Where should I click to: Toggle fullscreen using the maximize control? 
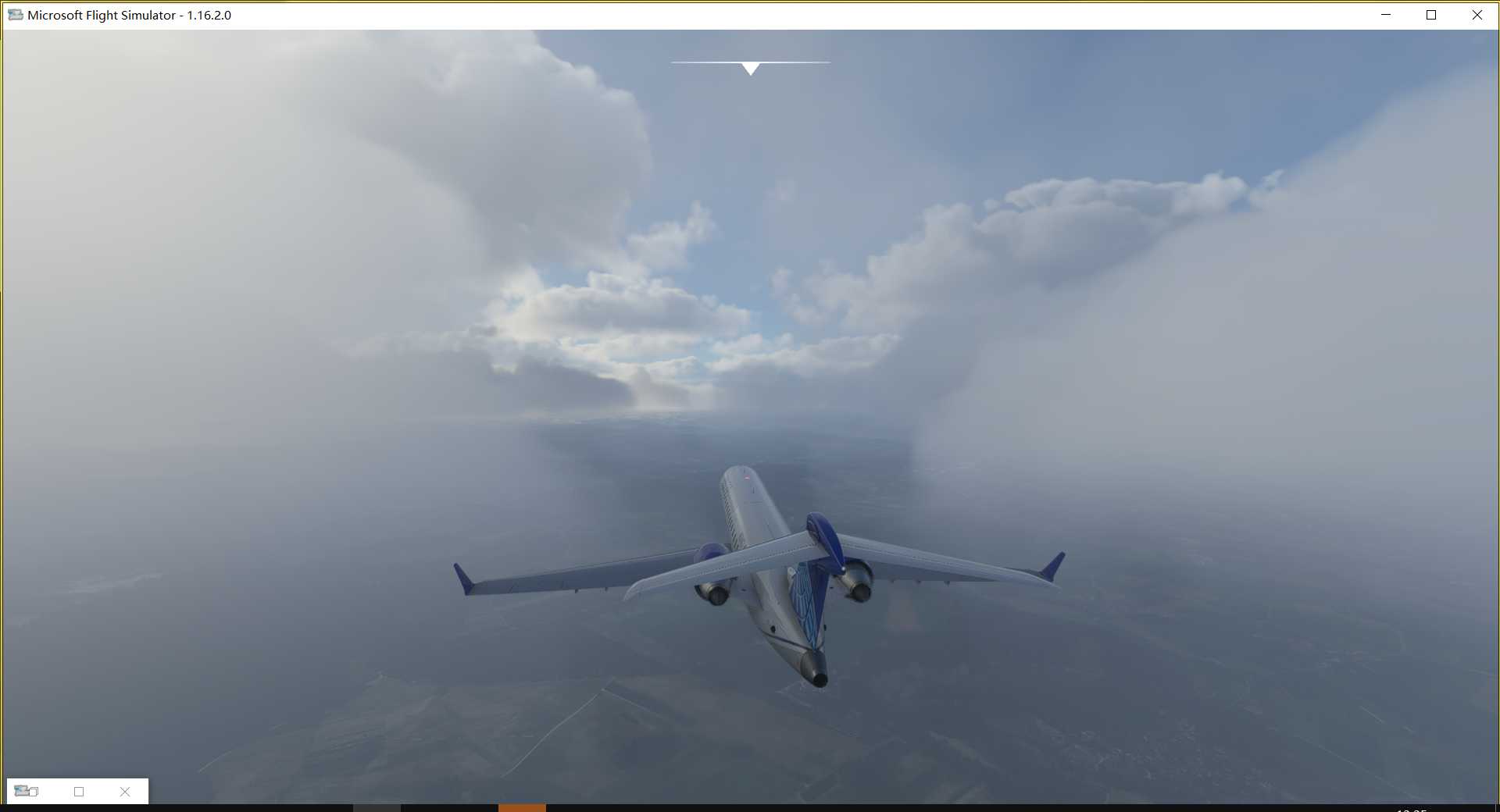pyautogui.click(x=1431, y=14)
